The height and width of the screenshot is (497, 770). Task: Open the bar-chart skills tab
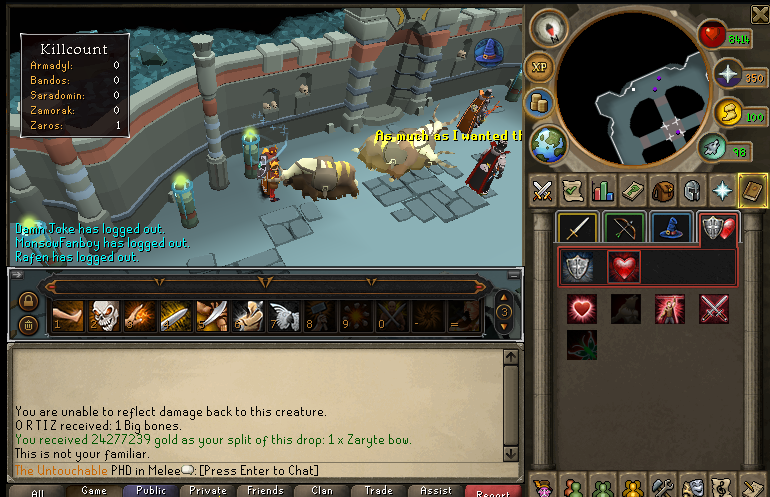coord(602,189)
